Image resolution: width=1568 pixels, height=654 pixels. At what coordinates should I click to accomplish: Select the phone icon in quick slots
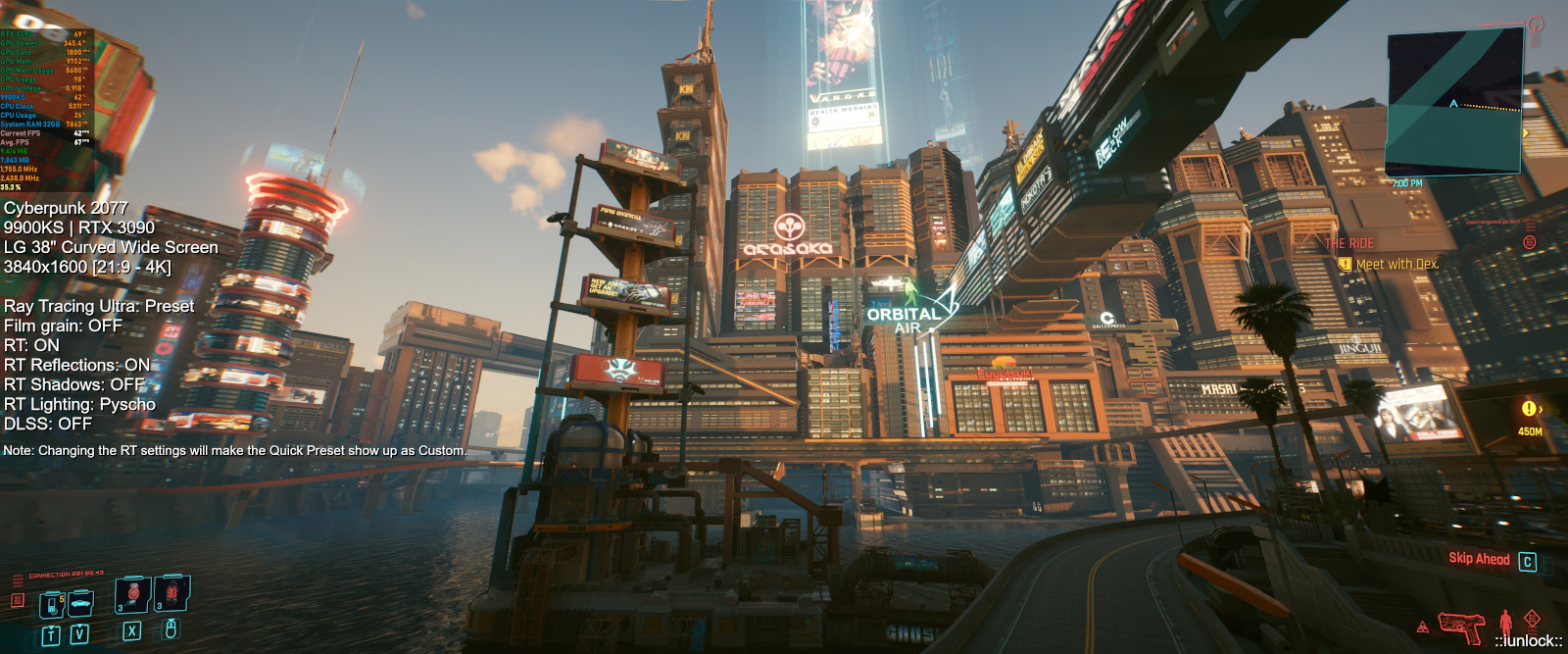point(52,604)
